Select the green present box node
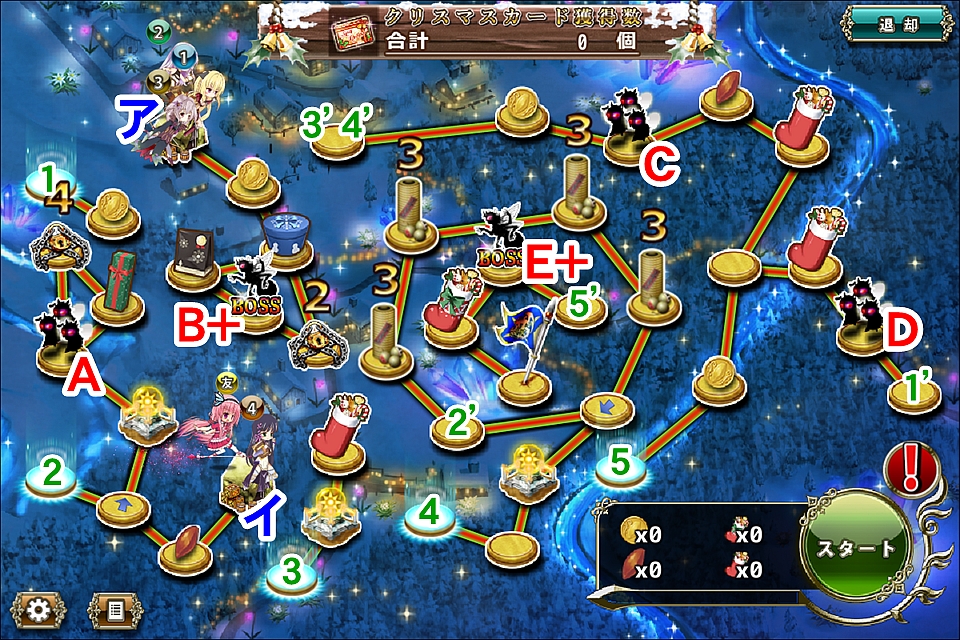The image size is (960, 640). [x=121, y=291]
